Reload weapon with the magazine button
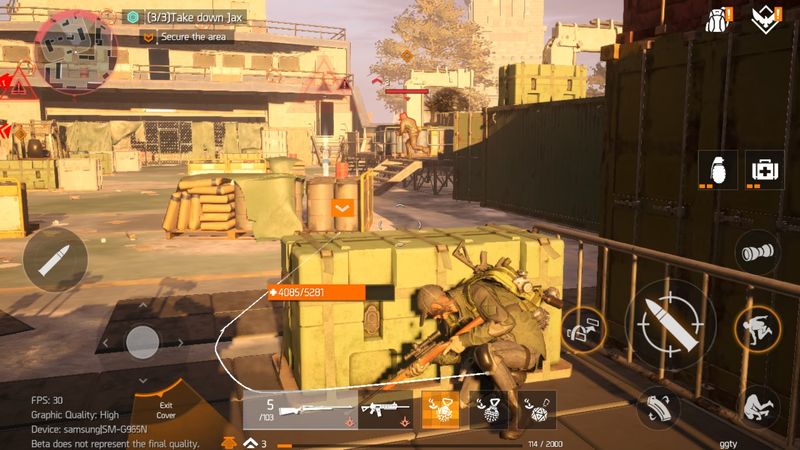This screenshot has height=450, width=800. (x=657, y=408)
